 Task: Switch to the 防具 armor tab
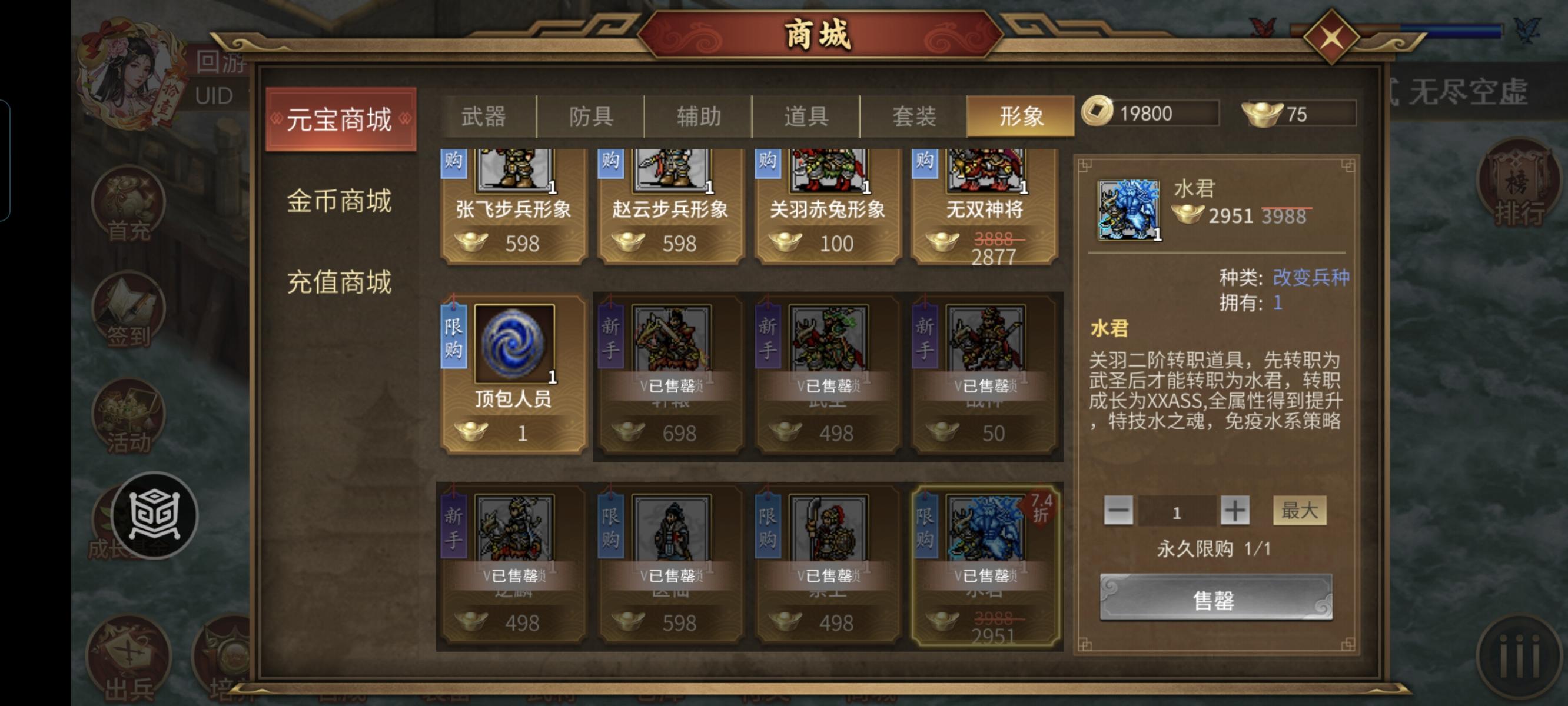[590, 117]
